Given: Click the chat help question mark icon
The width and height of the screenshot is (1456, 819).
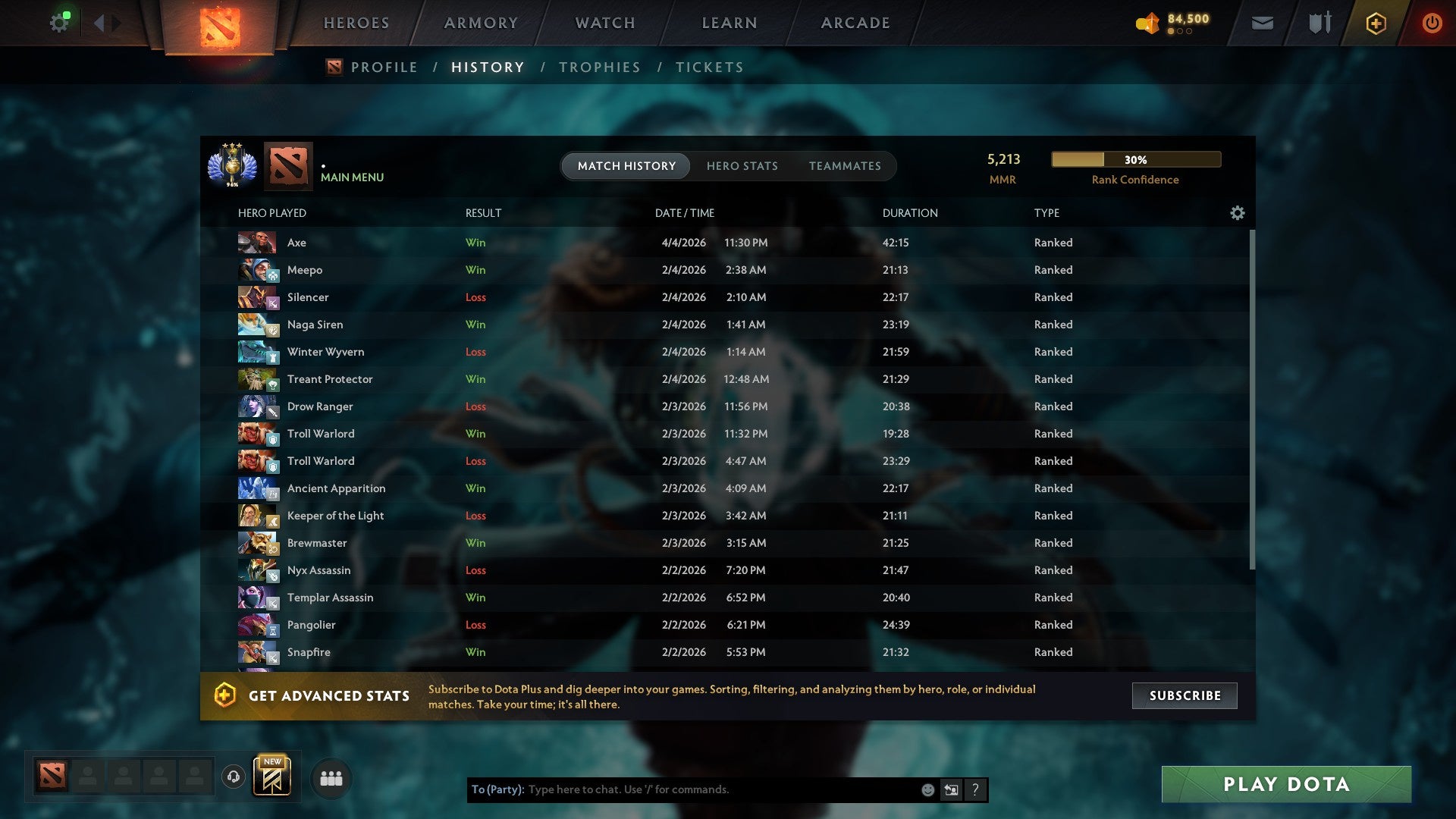Looking at the screenshot, I should [974, 789].
